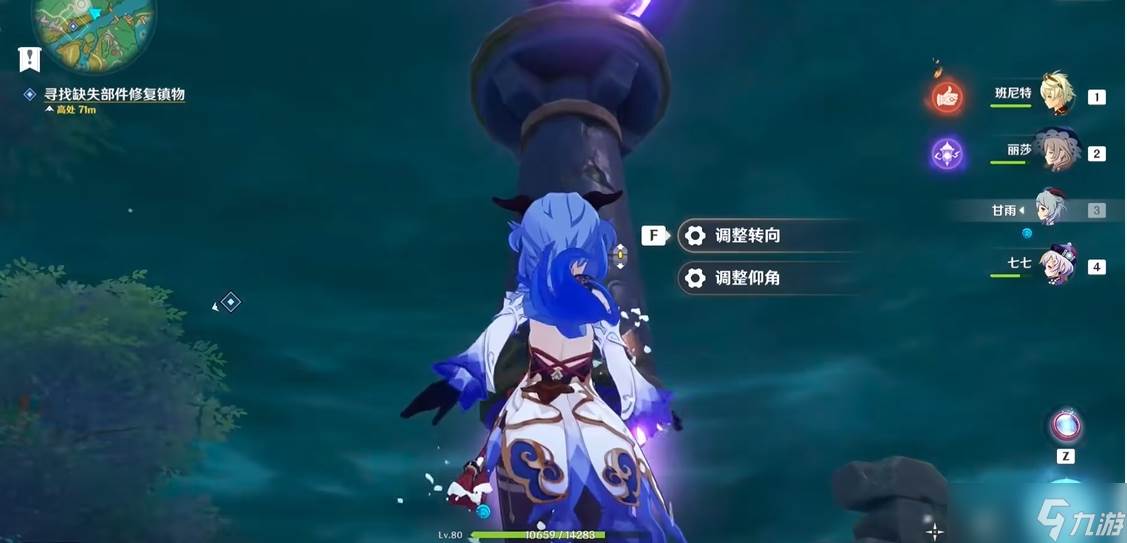
Task: Choose the 调整仰角 interaction option
Action: (x=747, y=278)
